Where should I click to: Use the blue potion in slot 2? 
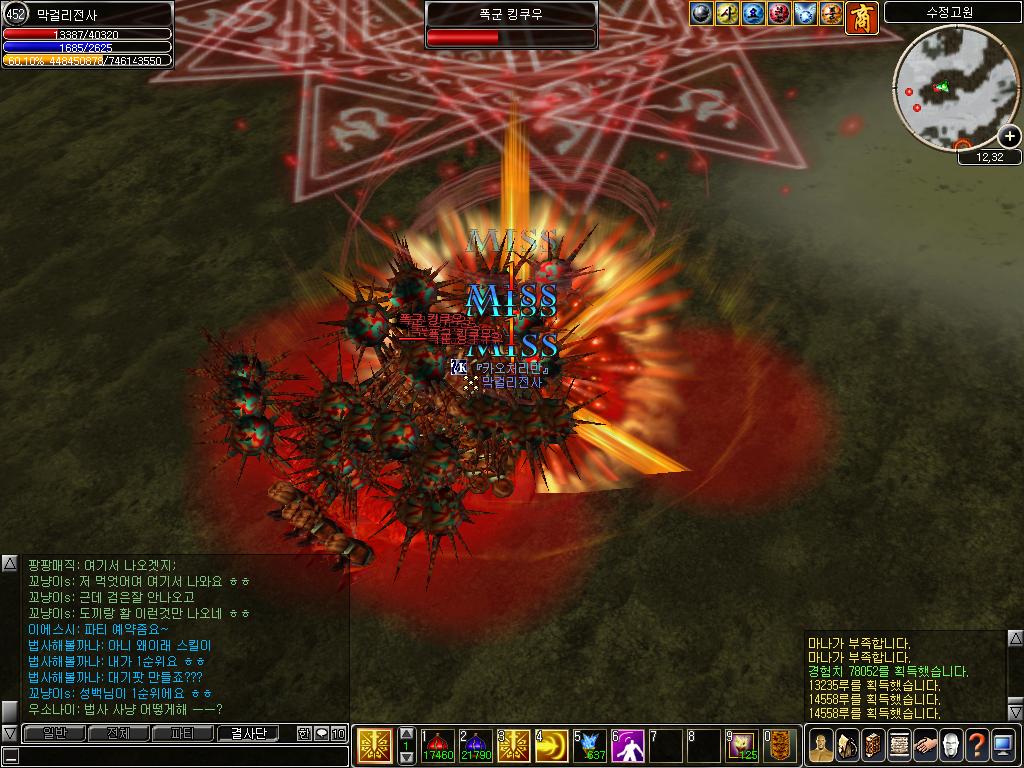(x=475, y=746)
